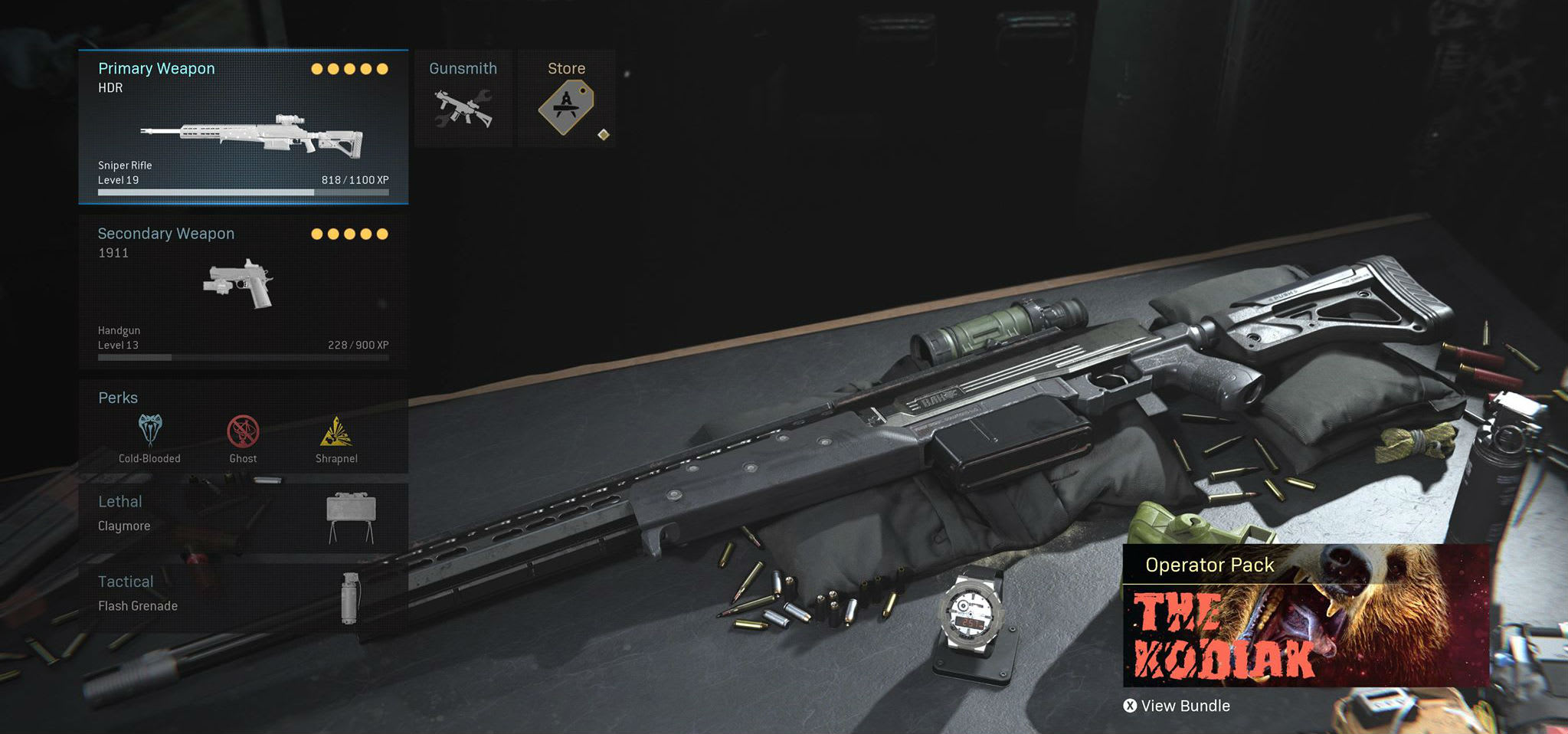Change the Flash Grenade Tactical slot
This screenshot has width=1568, height=734.
[x=243, y=598]
